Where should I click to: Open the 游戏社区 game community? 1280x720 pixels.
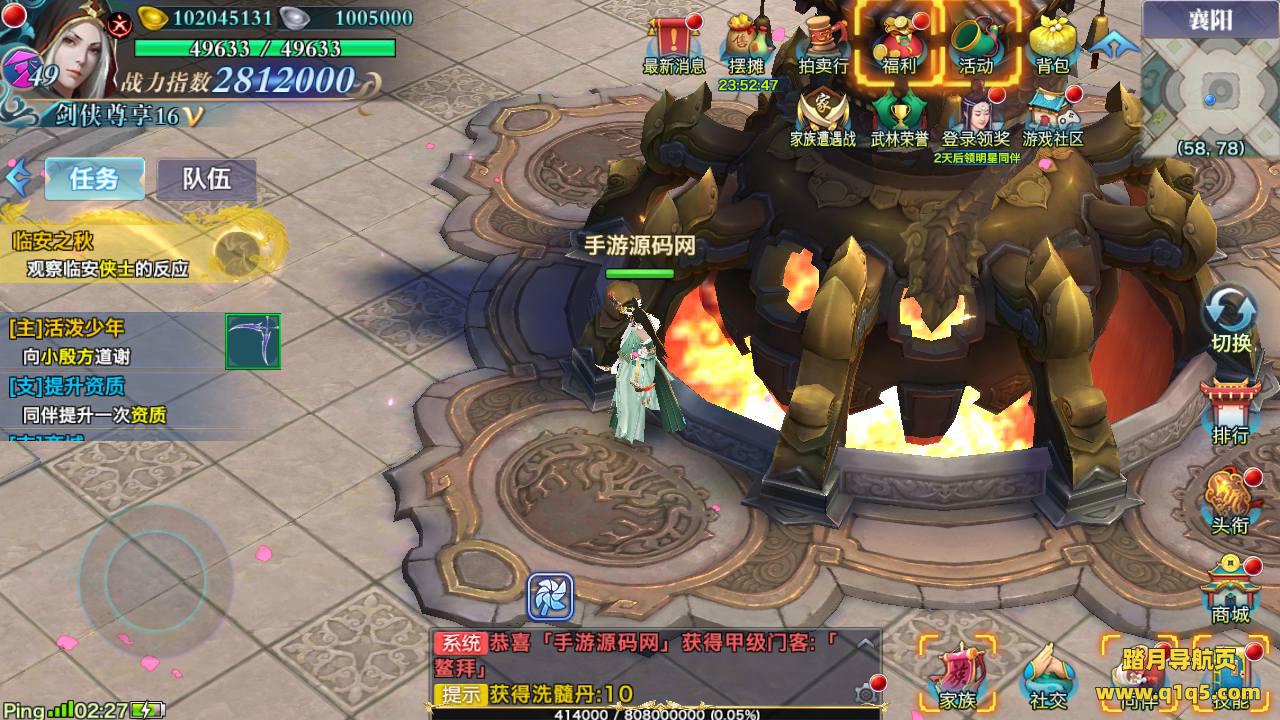1053,117
